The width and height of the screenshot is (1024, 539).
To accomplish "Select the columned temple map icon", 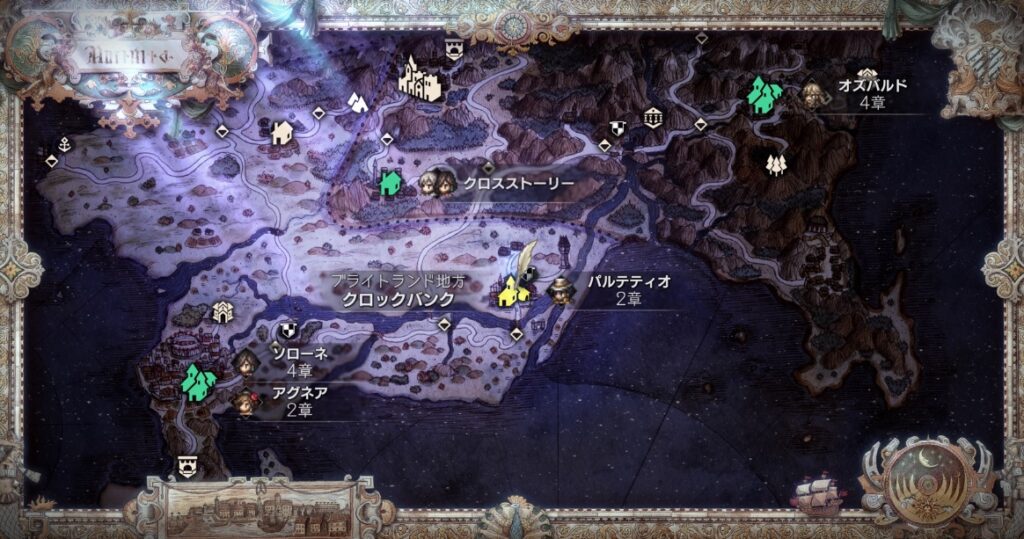I will pyautogui.click(x=653, y=117).
